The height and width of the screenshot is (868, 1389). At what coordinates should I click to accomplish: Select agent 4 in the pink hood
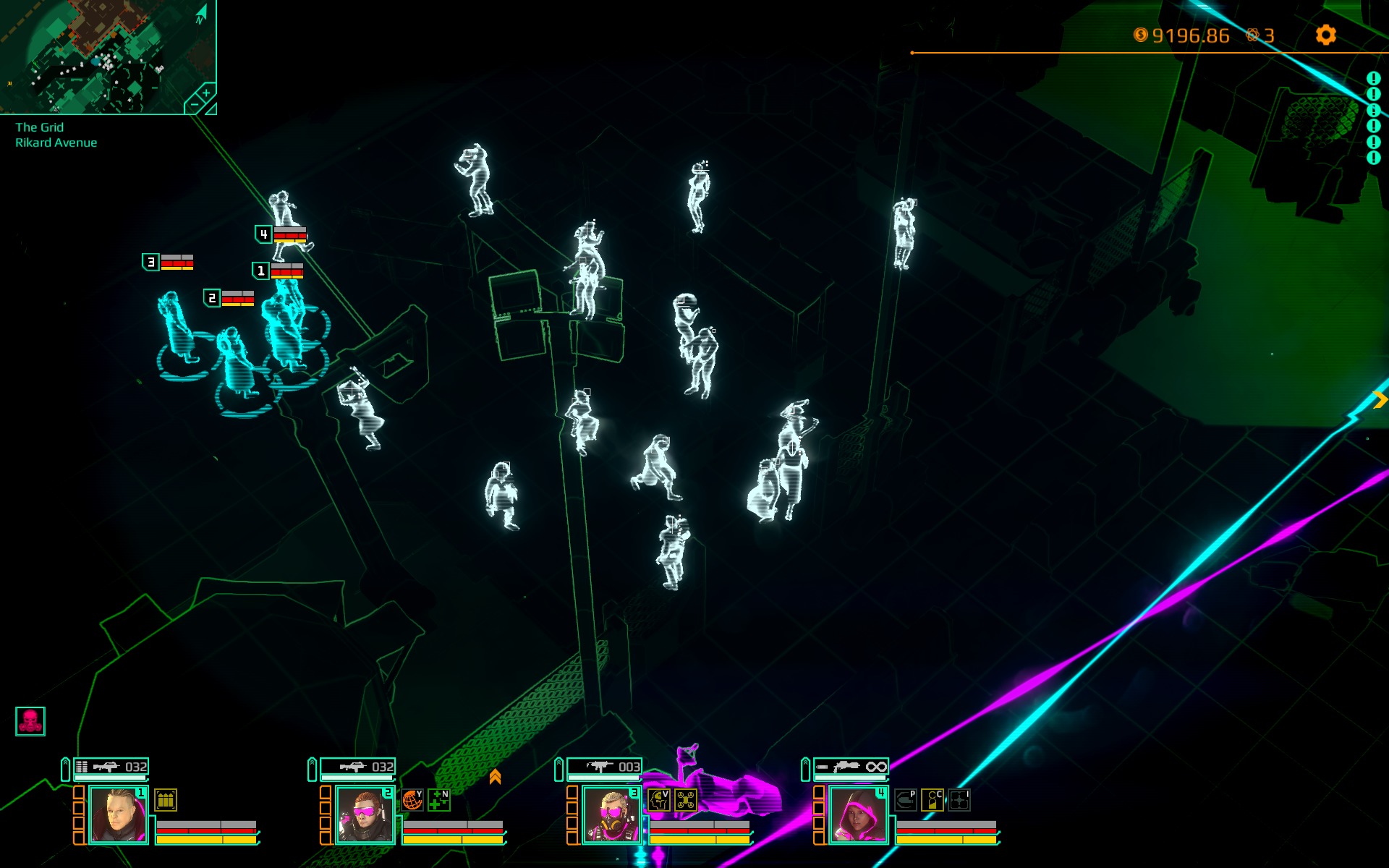pos(858,815)
